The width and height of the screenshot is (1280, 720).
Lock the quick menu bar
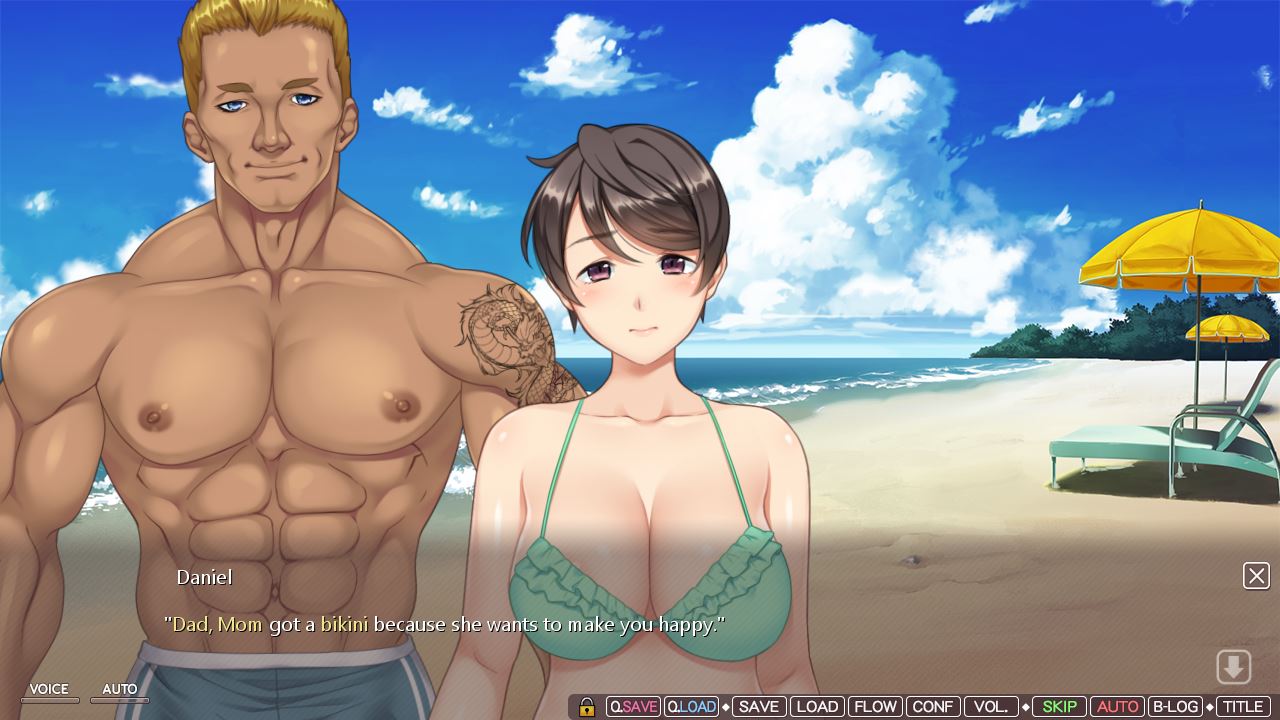[587, 706]
